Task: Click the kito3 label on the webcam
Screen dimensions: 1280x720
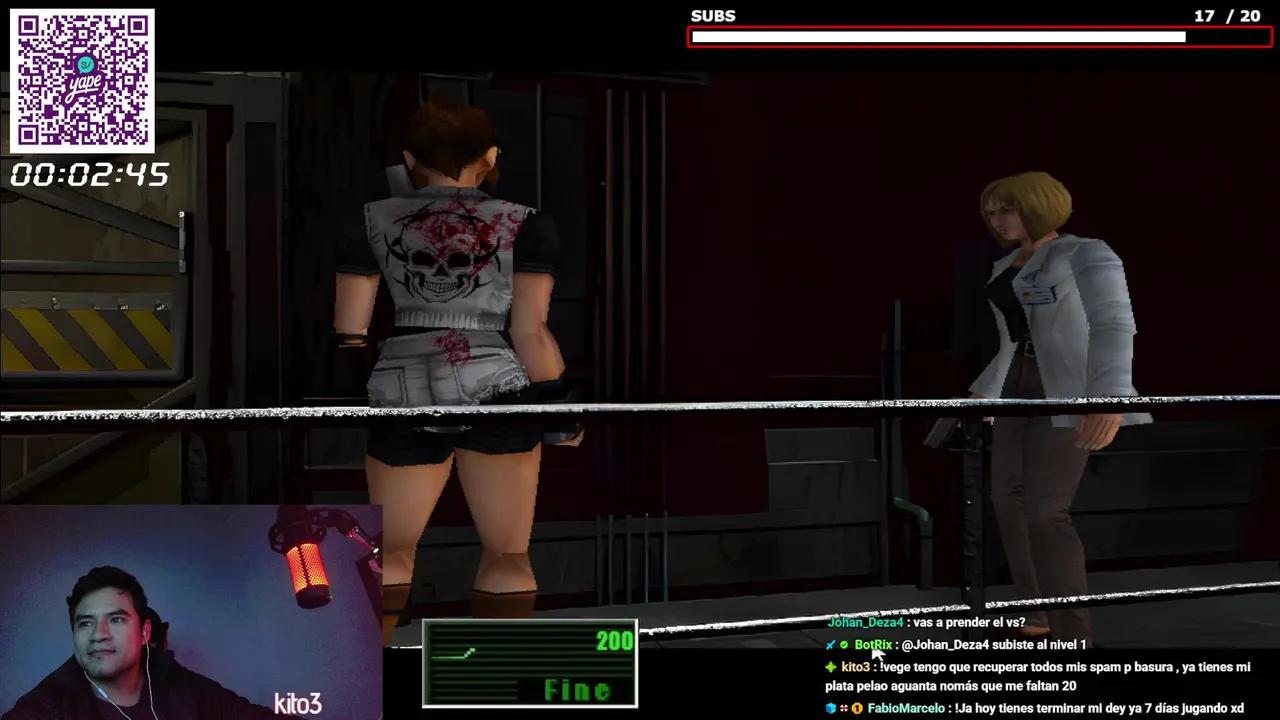Action: tap(297, 705)
